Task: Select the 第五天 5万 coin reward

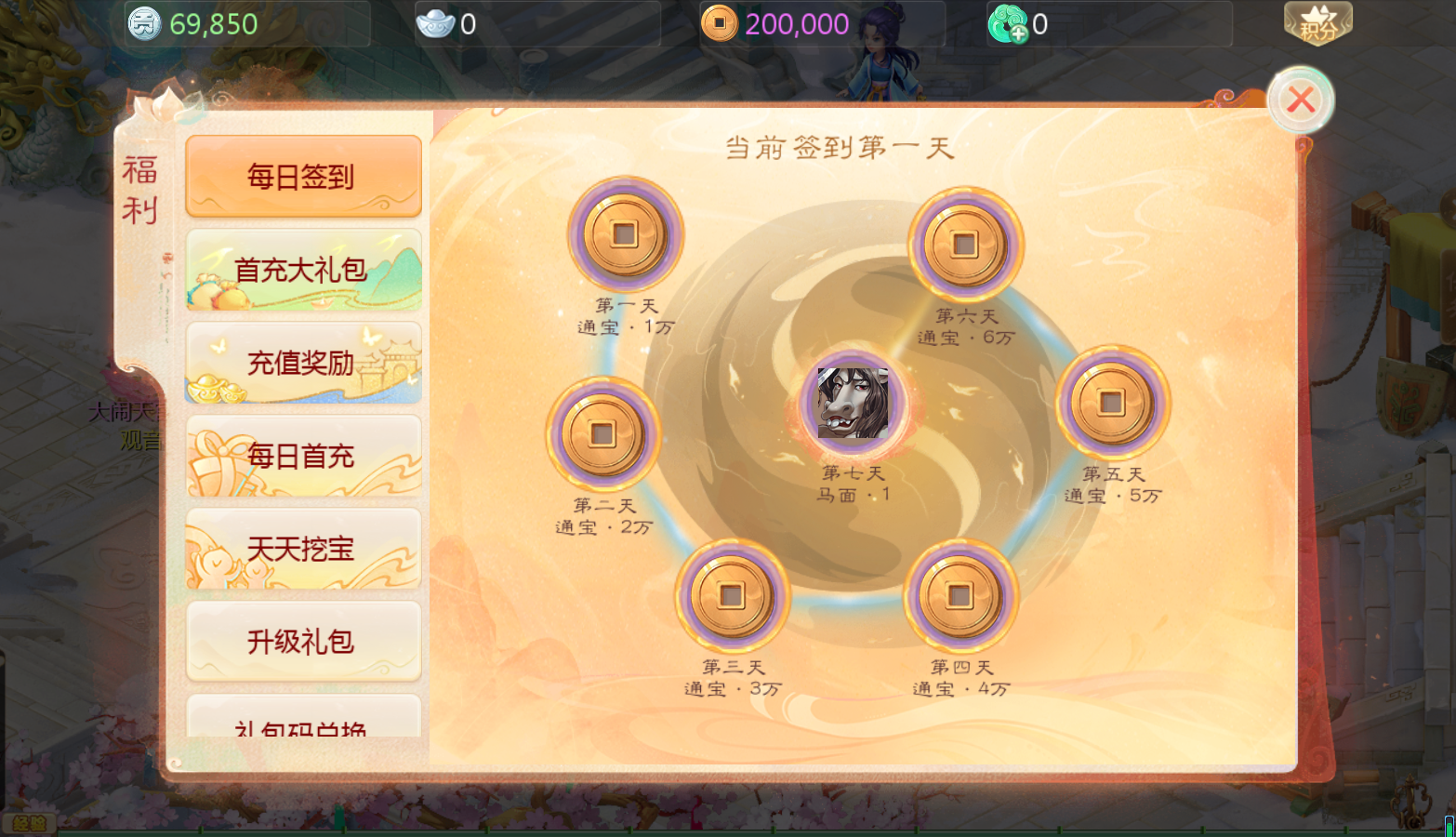Action: 1112,403
